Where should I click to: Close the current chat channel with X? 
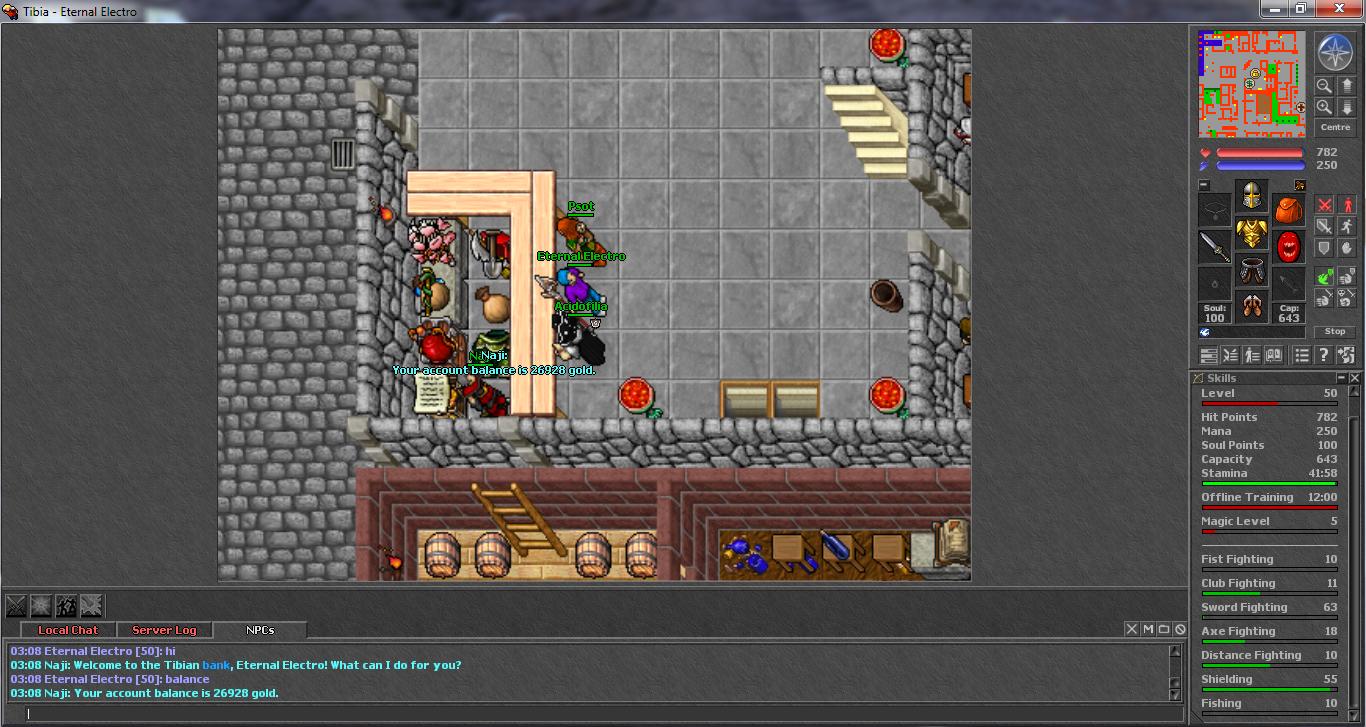(1132, 629)
